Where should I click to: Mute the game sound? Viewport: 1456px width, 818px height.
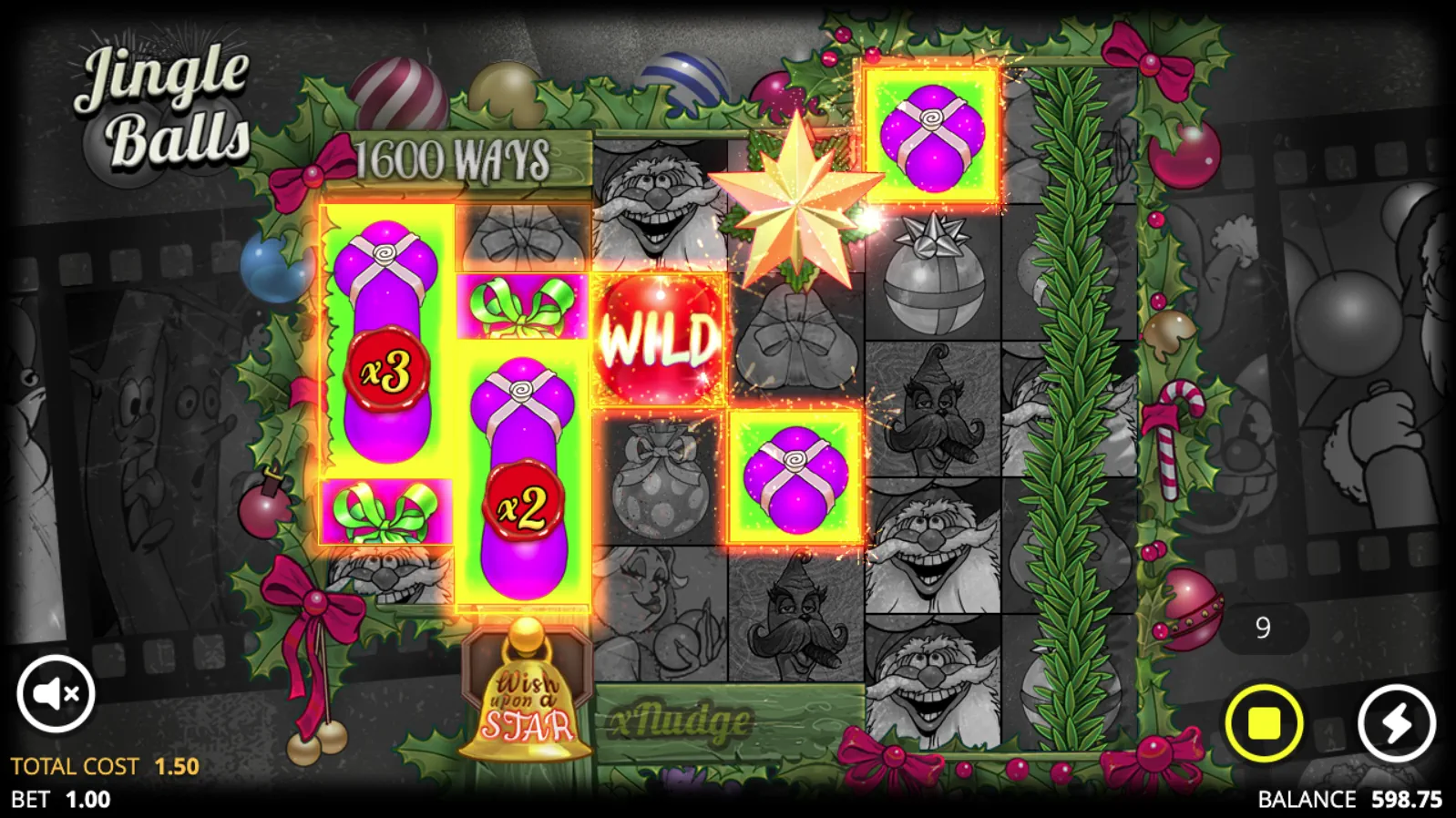(56, 693)
